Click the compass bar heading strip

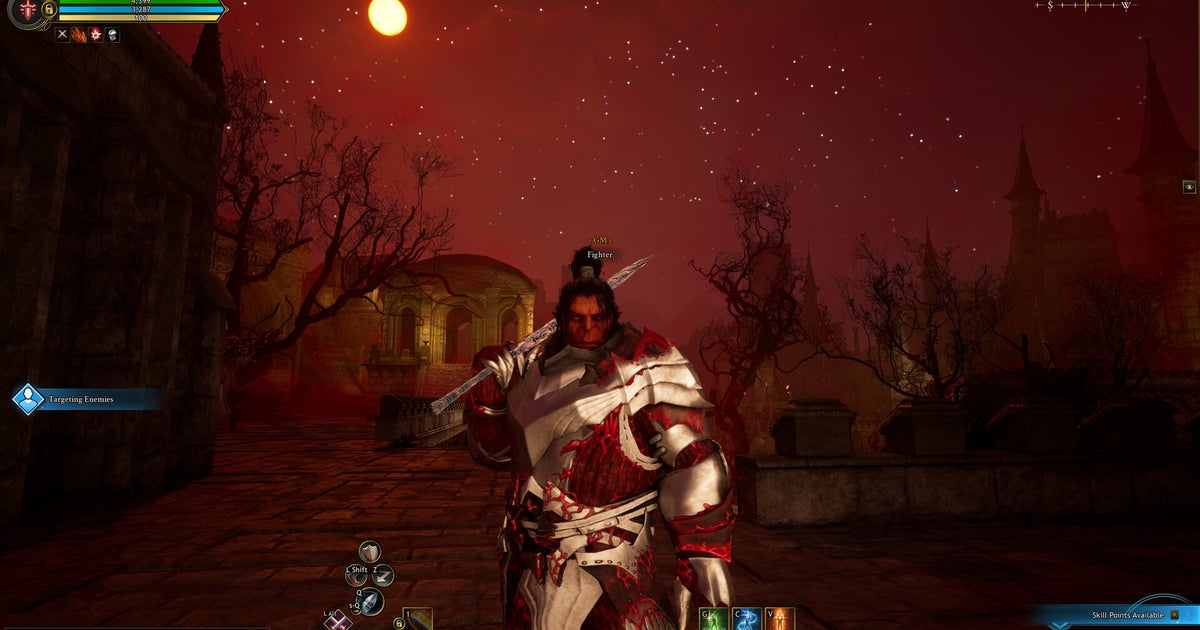[1086, 6]
